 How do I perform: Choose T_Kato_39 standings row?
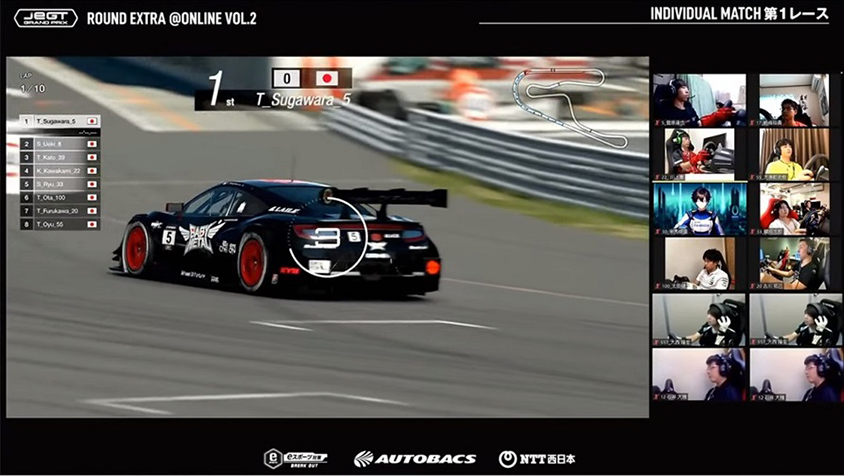[60, 157]
